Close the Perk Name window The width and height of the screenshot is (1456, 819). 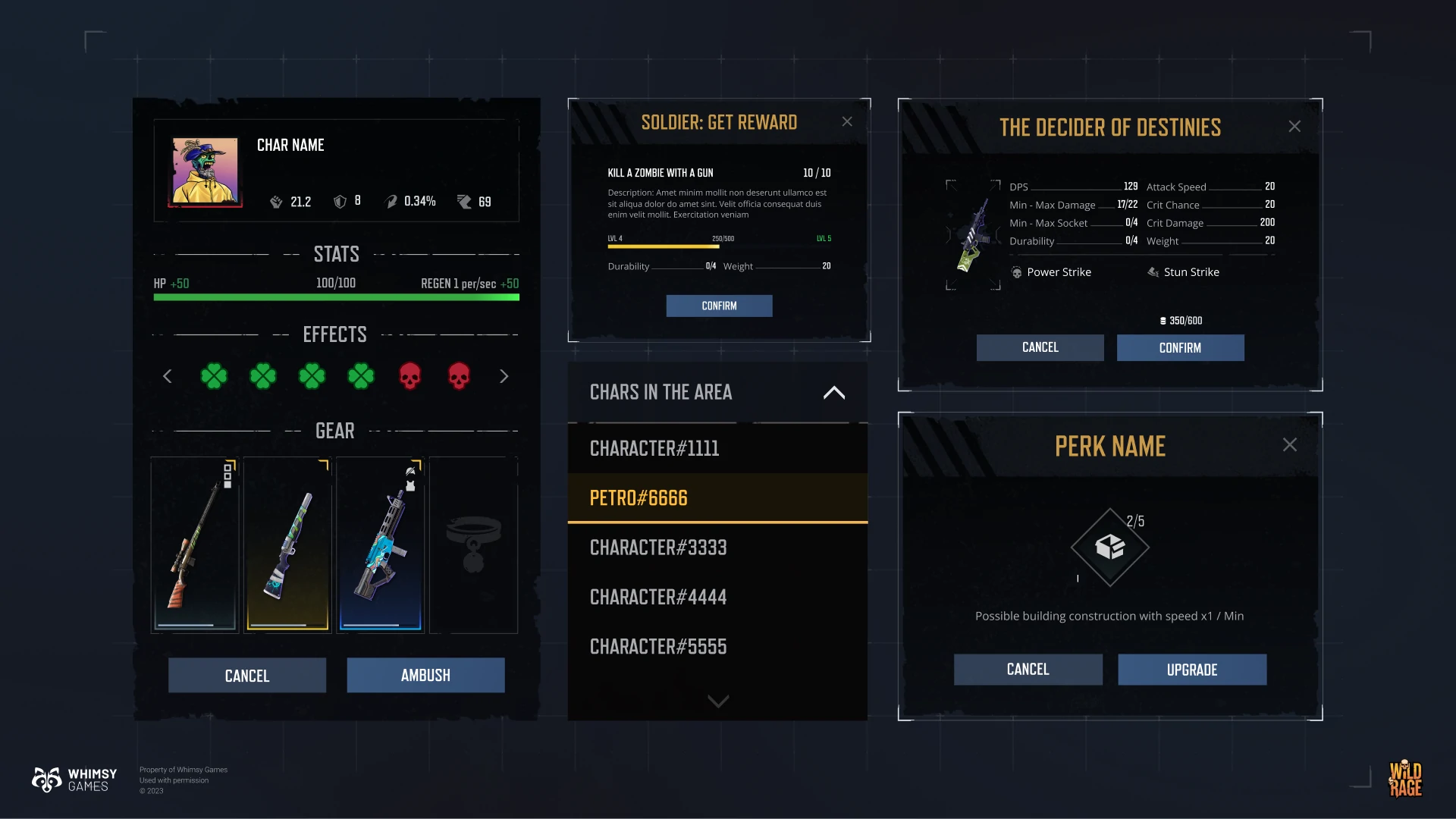[1289, 445]
